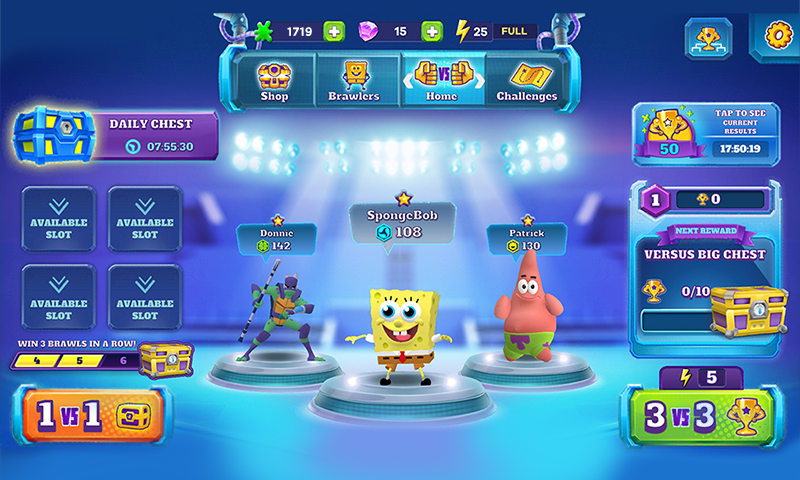The width and height of the screenshot is (800, 480).
Task: Select the Home tab
Action: (441, 80)
